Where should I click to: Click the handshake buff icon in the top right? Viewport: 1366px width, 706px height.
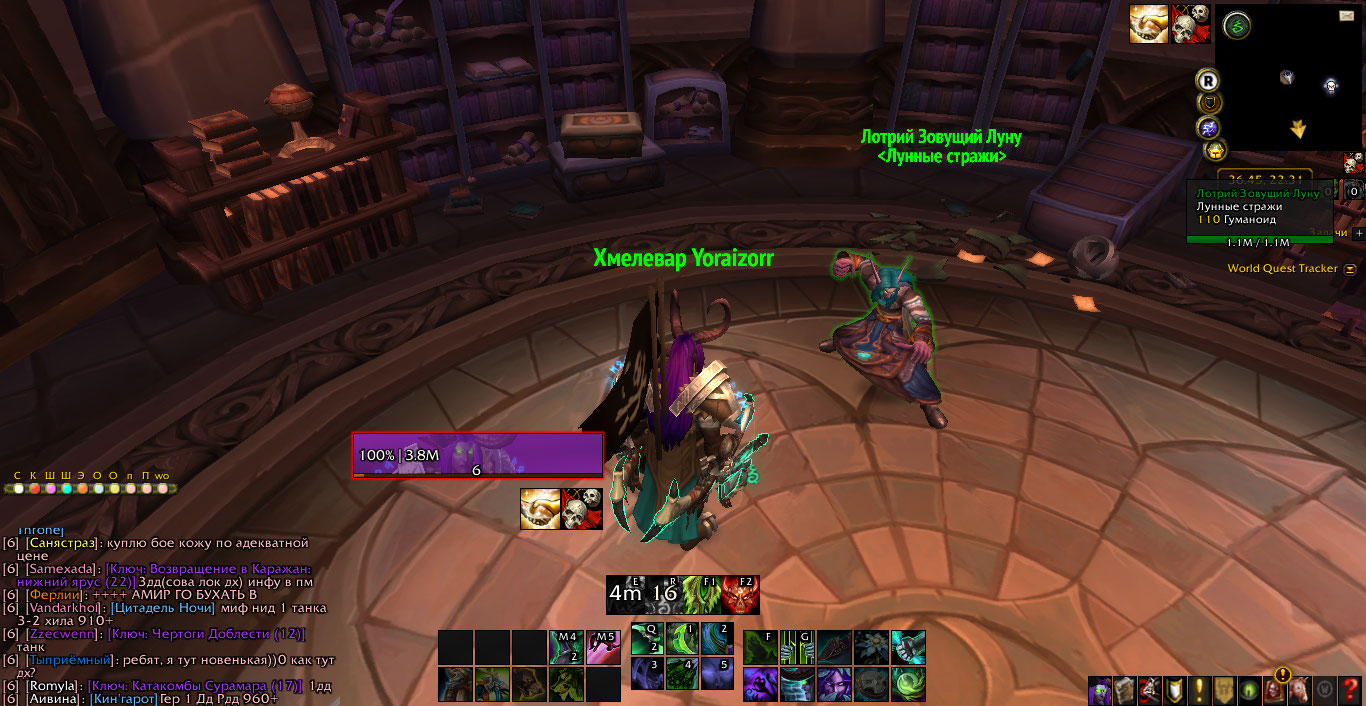tap(1149, 24)
